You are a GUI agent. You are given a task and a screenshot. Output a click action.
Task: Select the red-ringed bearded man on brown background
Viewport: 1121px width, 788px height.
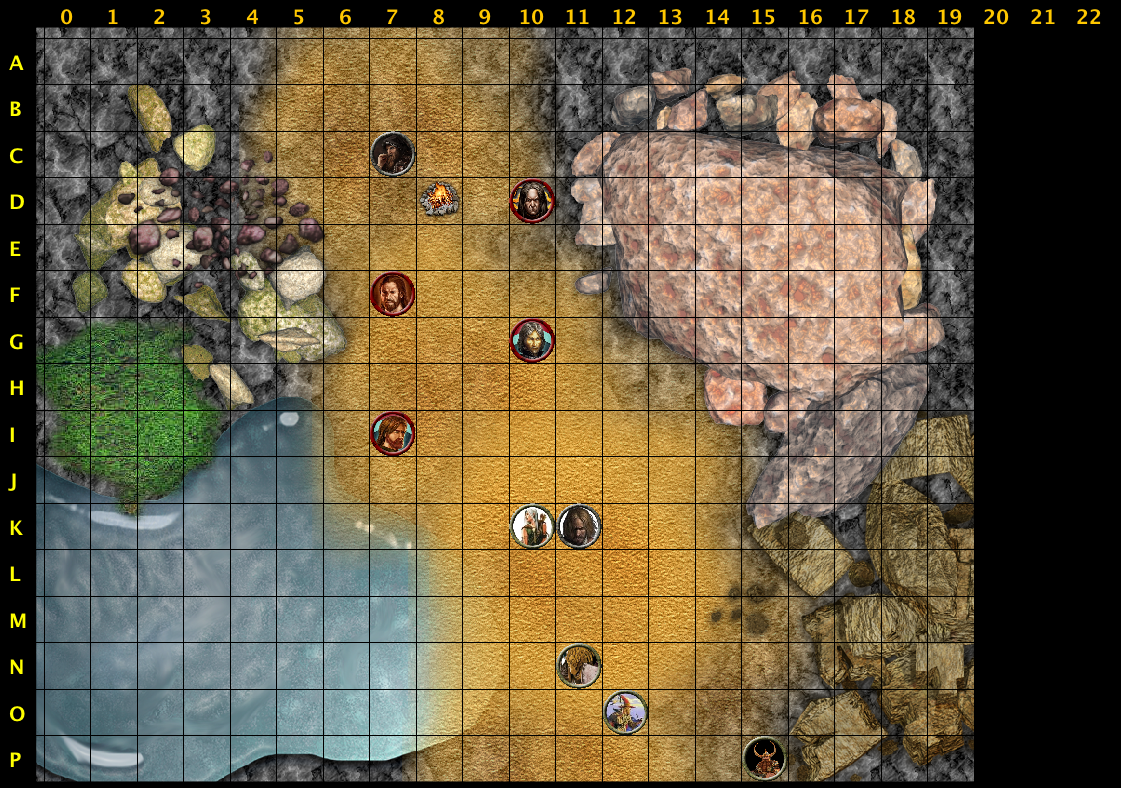pos(392,294)
